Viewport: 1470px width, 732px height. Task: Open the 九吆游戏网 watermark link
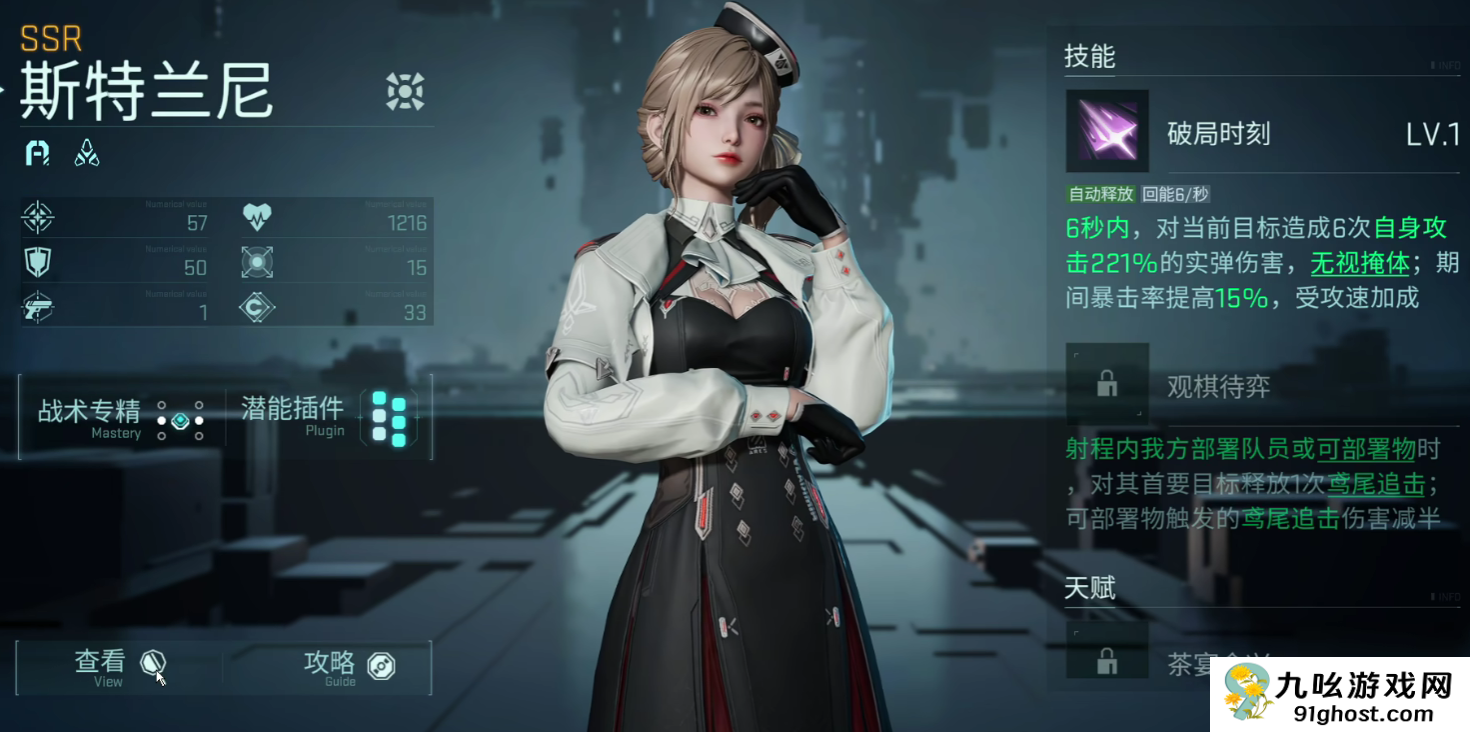click(x=1340, y=695)
